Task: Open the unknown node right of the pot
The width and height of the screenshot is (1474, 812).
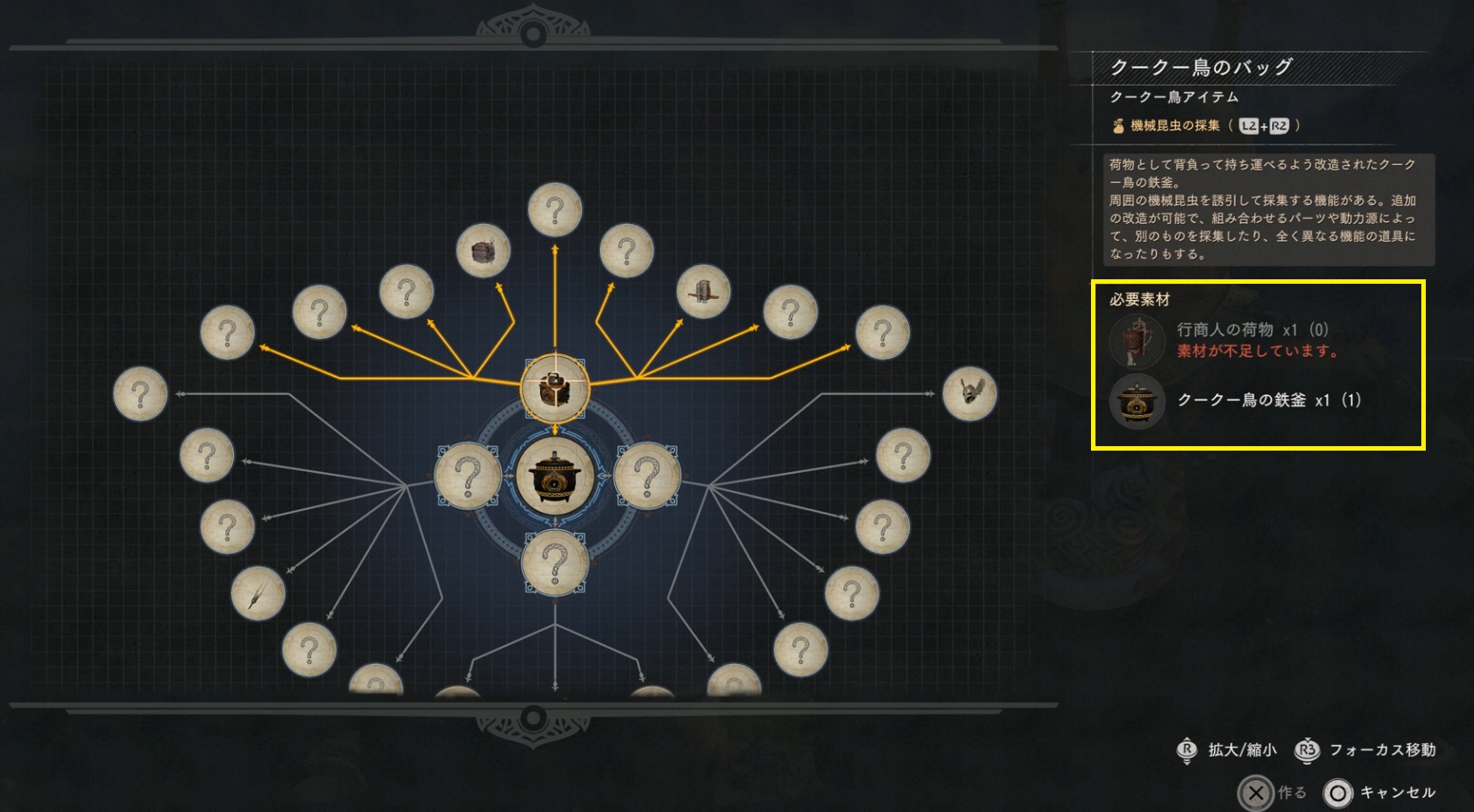Action: (x=647, y=476)
